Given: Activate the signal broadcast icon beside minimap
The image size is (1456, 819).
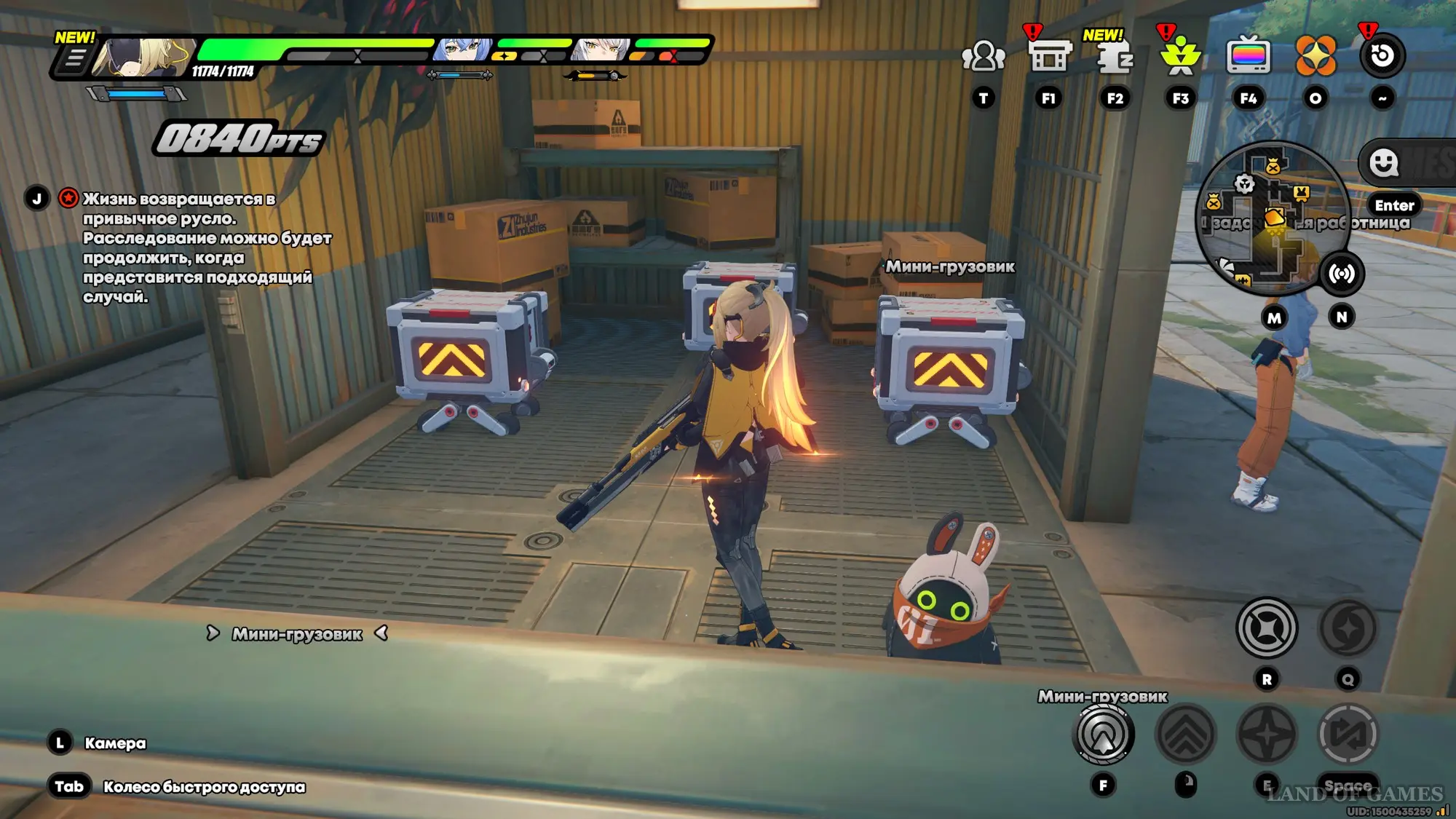Looking at the screenshot, I should [x=1342, y=274].
